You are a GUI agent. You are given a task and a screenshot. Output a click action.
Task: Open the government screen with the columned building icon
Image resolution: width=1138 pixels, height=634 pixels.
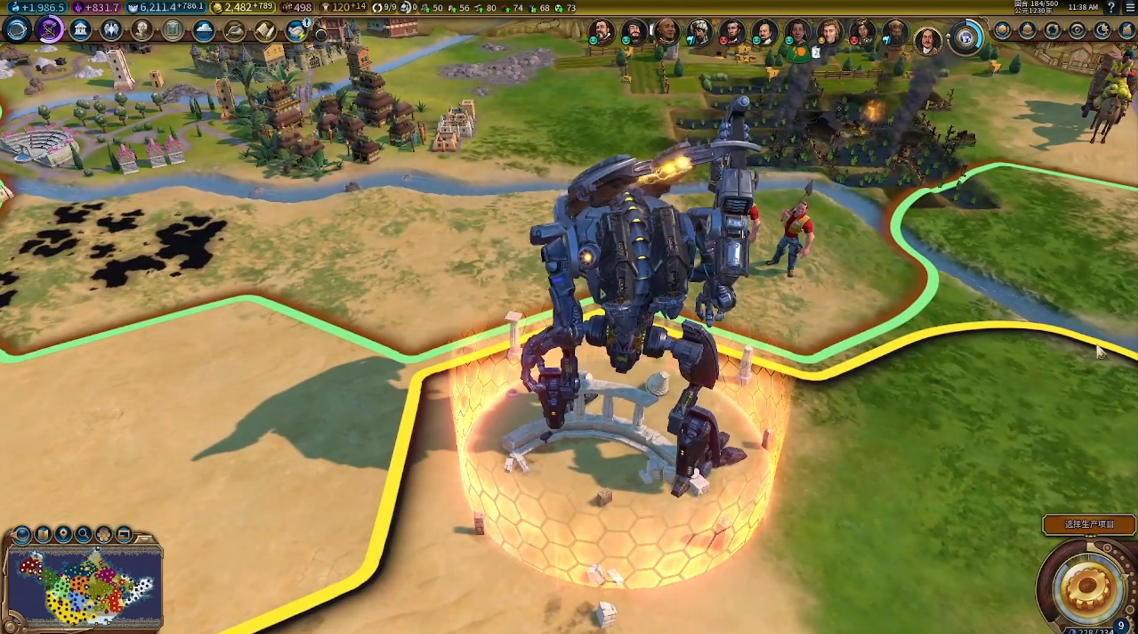point(80,30)
